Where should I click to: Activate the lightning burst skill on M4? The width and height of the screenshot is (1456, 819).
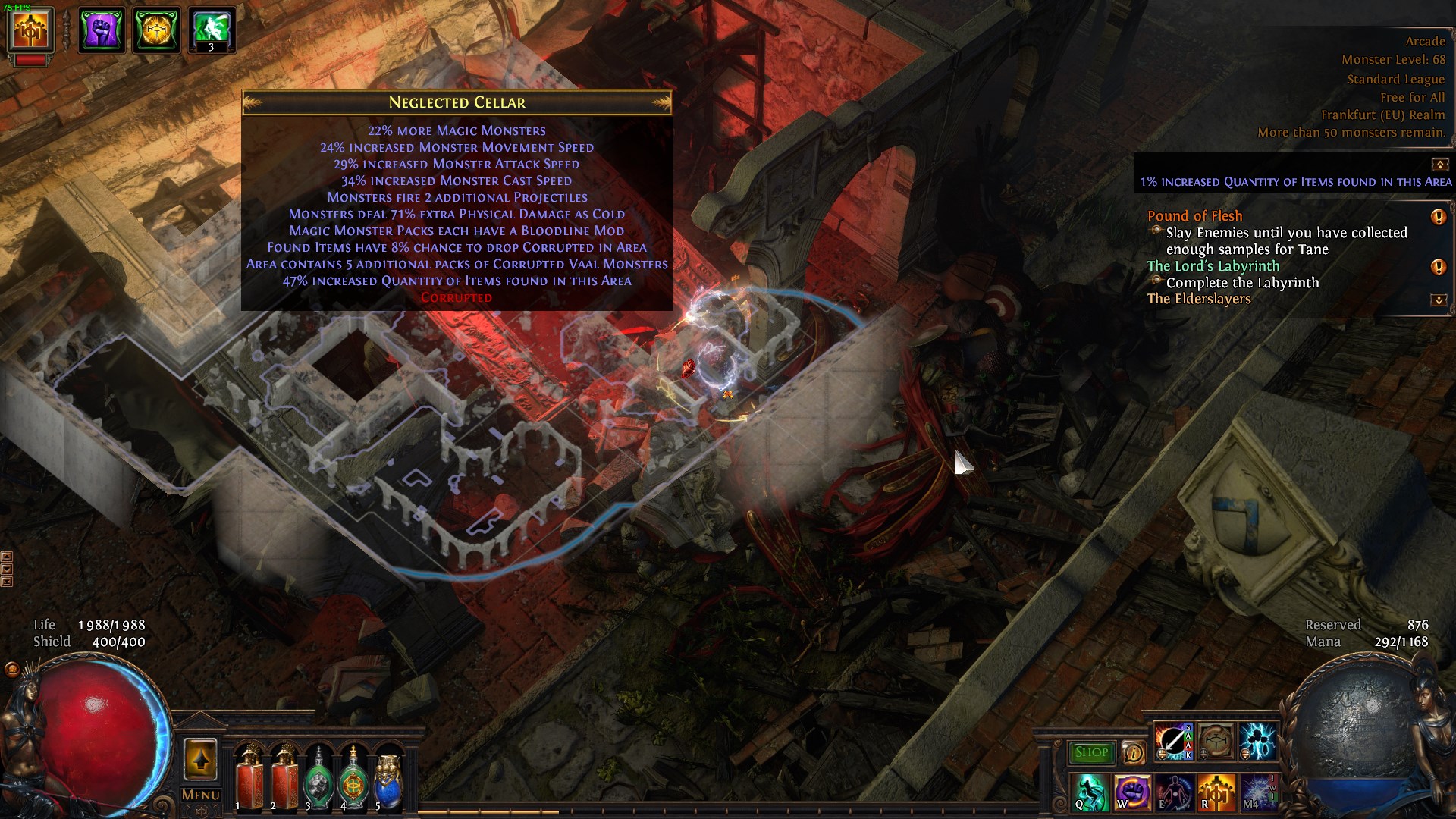pos(1257,792)
